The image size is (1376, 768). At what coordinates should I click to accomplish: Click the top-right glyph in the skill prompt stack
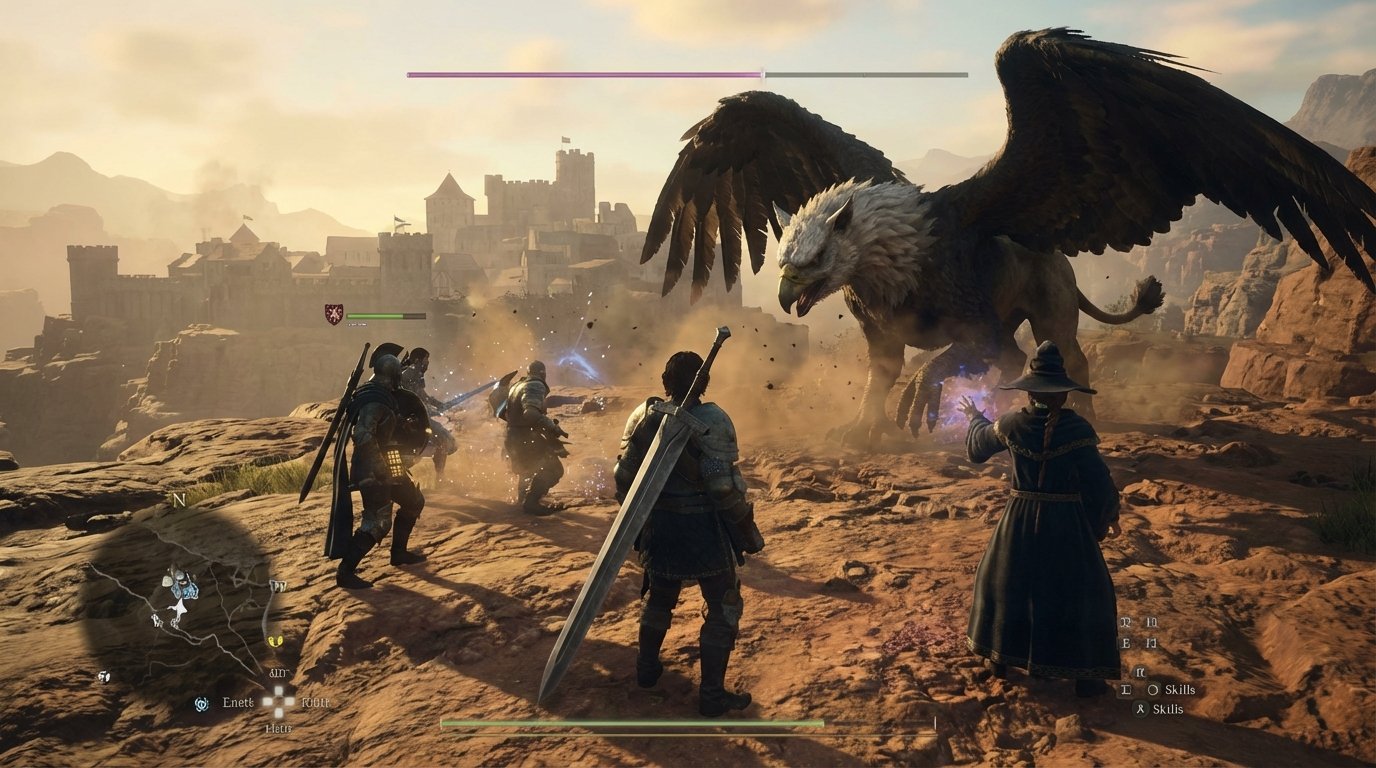(x=1151, y=622)
